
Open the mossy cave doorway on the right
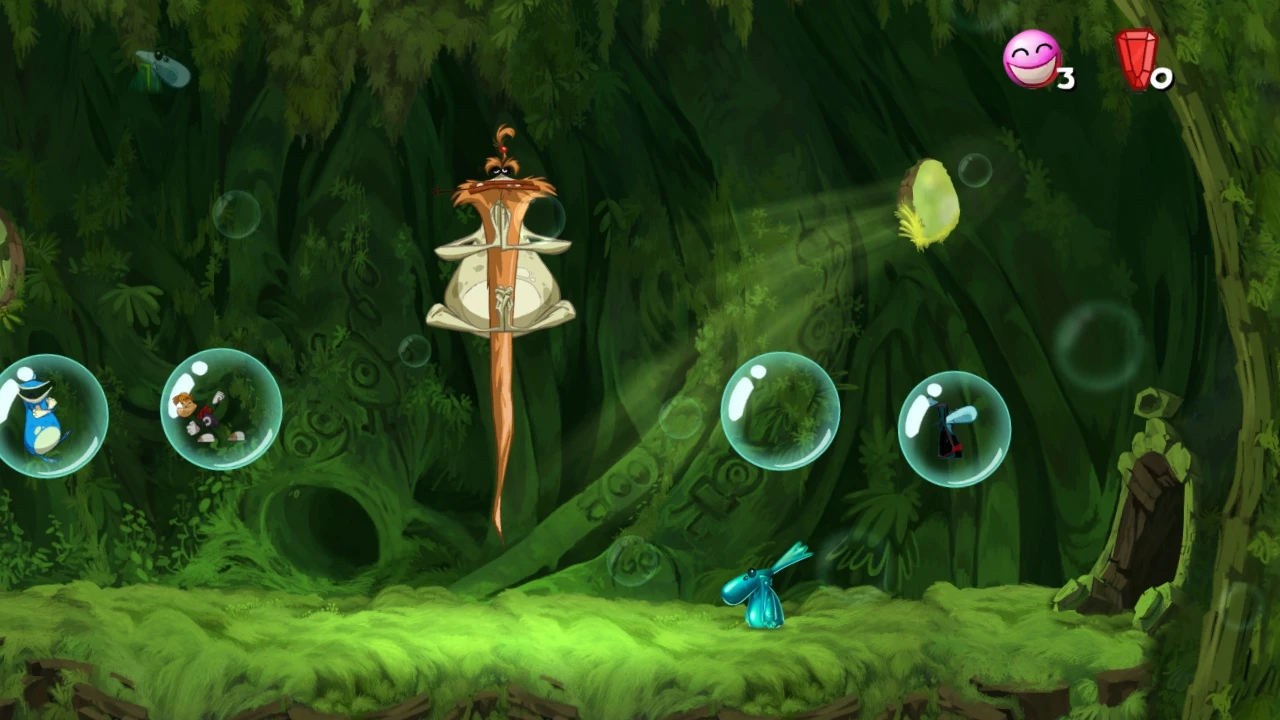(1152, 520)
